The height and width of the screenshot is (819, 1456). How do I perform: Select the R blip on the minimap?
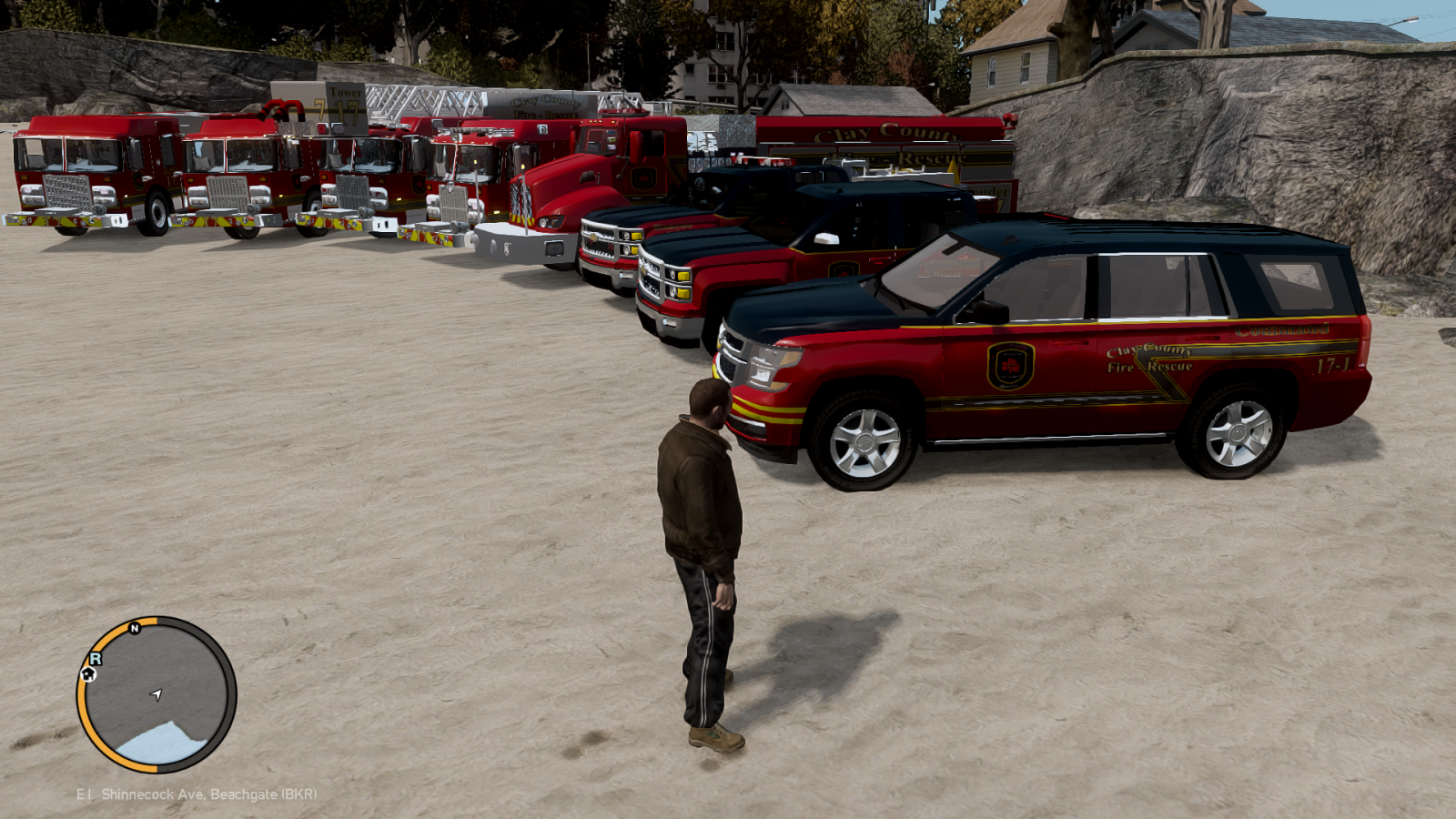coord(95,658)
